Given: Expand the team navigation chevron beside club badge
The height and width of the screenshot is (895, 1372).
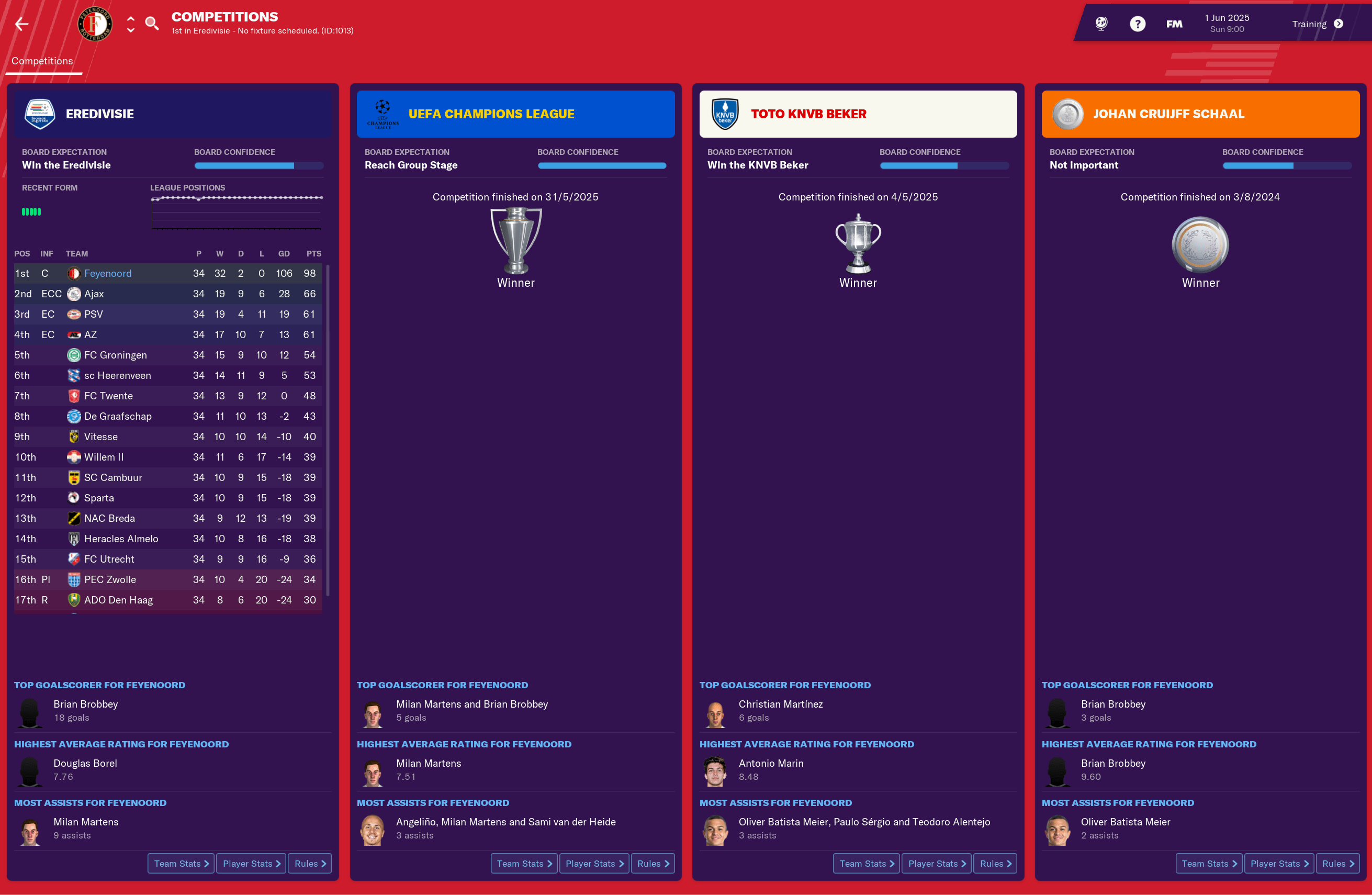Looking at the screenshot, I should tap(130, 24).
